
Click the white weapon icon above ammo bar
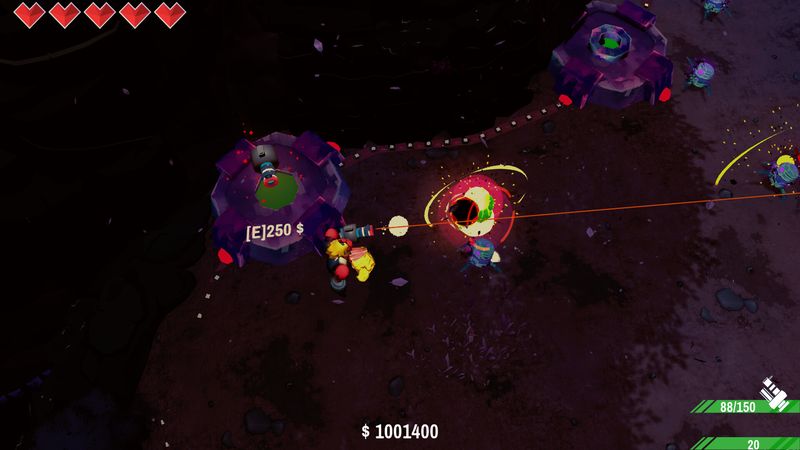coord(774,391)
